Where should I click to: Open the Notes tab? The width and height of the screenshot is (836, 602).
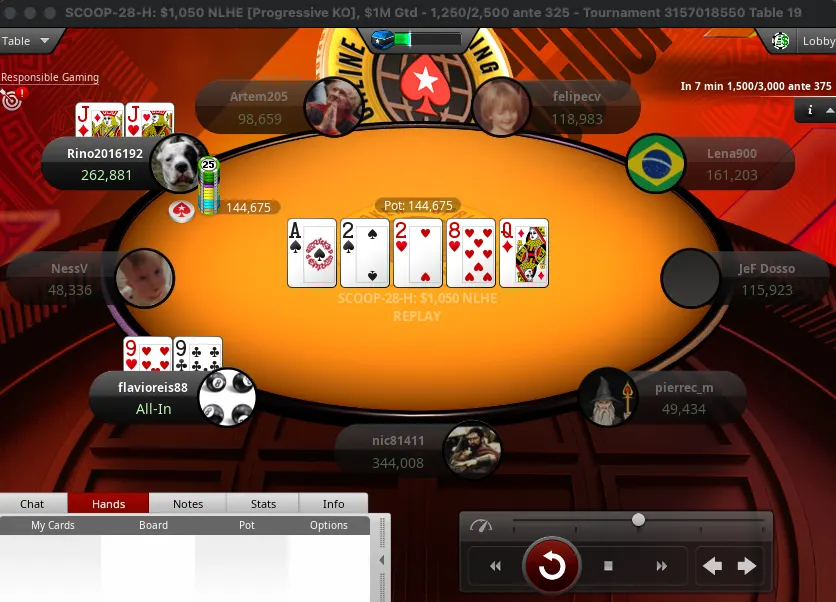(x=188, y=504)
